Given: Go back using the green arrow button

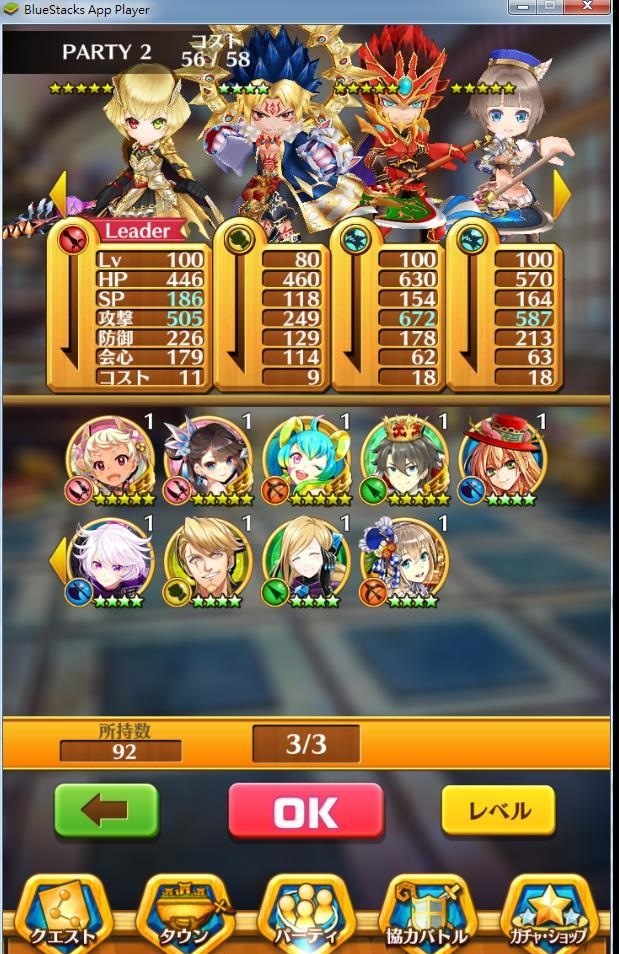Looking at the screenshot, I should (106, 811).
